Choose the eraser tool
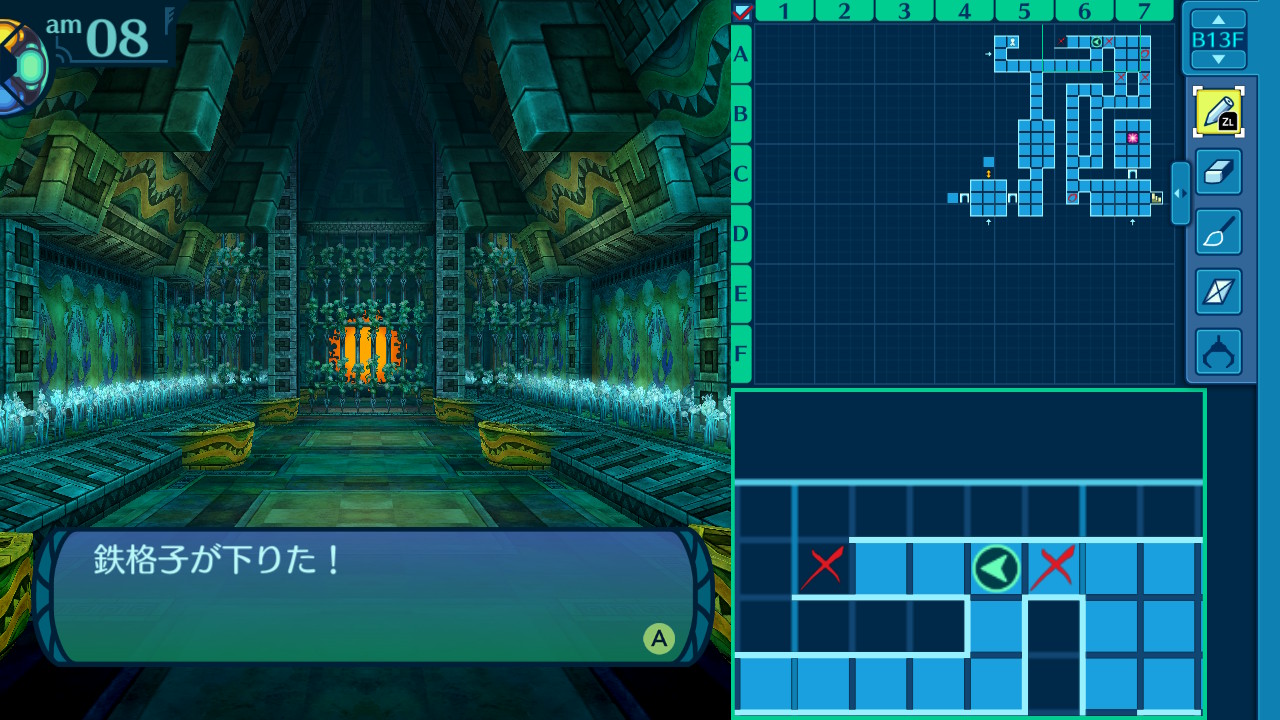This screenshot has height=720, width=1280. tap(1218, 172)
